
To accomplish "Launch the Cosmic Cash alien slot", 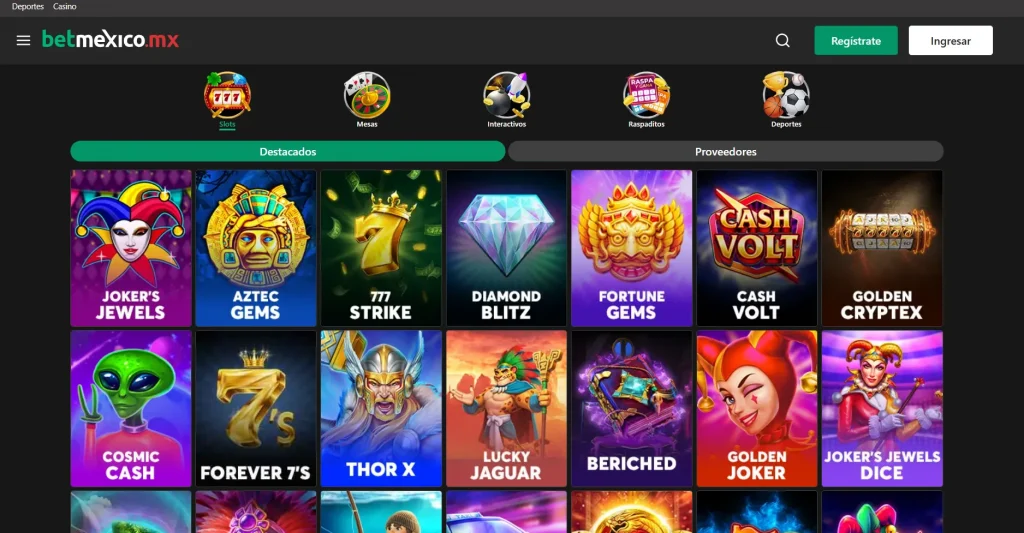I will tap(131, 409).
